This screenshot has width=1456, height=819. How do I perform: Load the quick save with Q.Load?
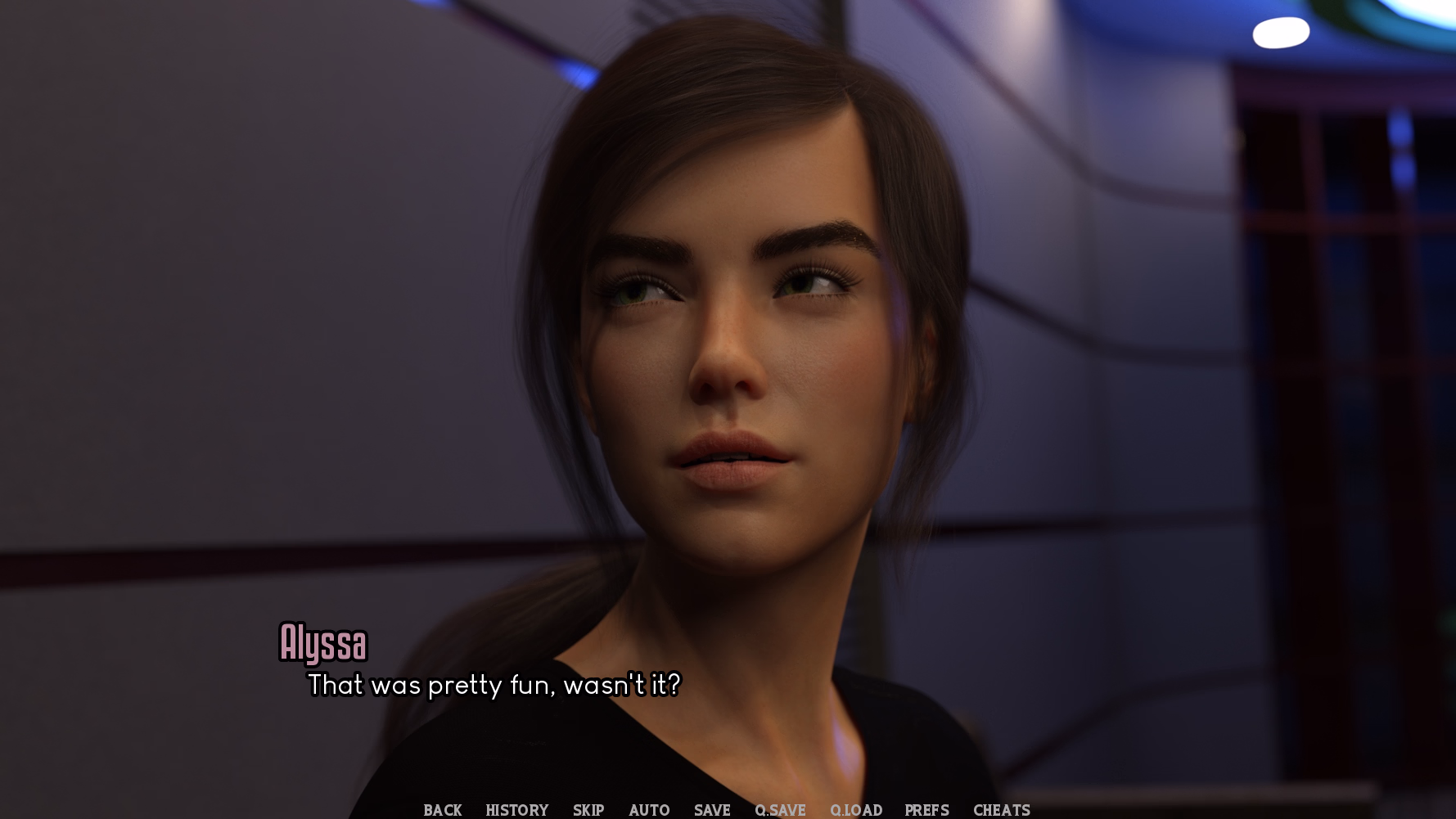coord(856,810)
